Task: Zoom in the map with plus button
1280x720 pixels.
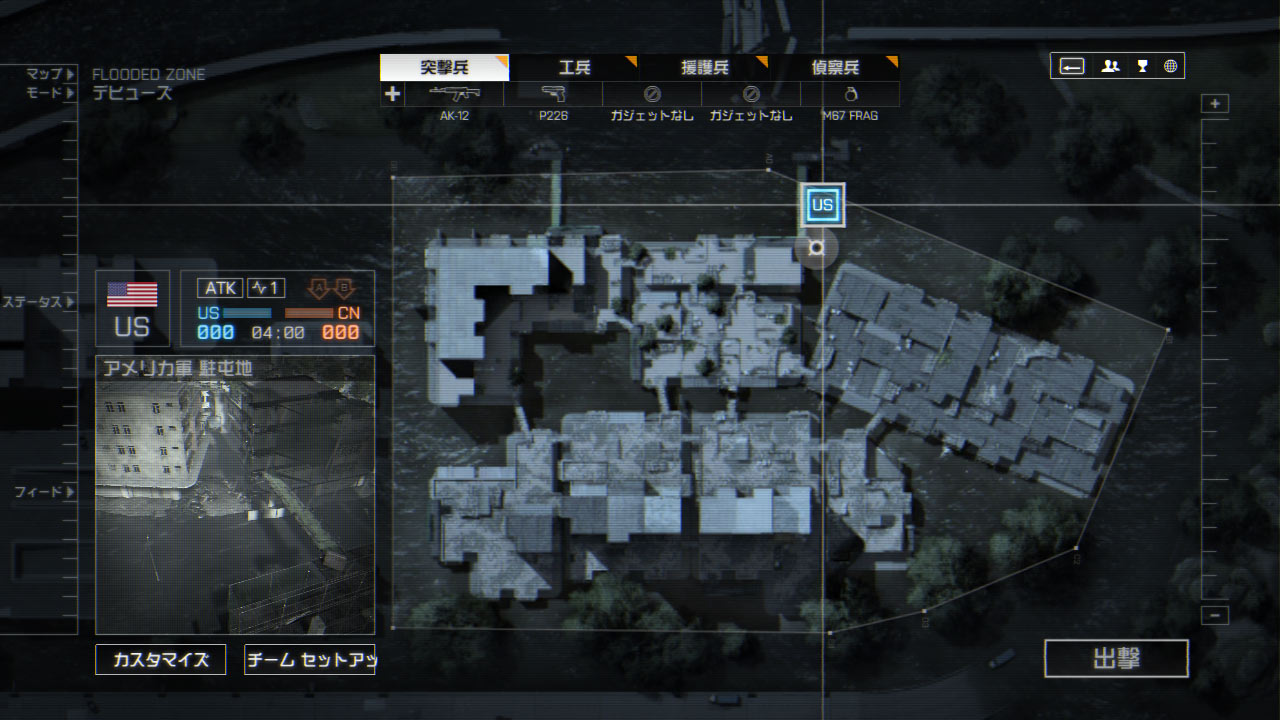Action: (1215, 104)
